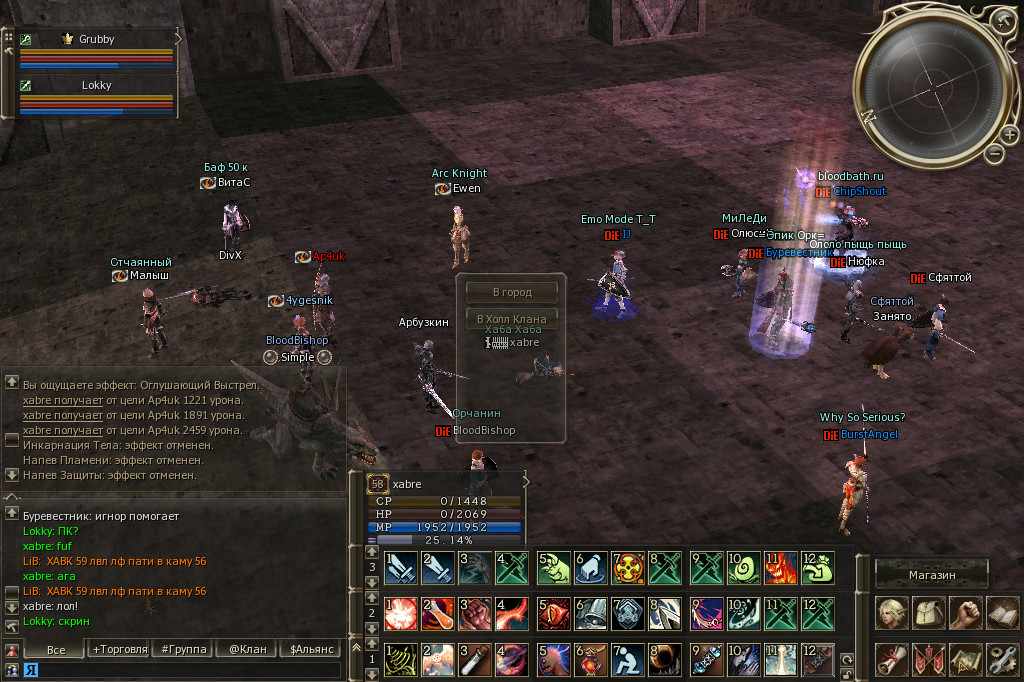Open the folded world map icon
This screenshot has width=1024, height=682.
tap(965, 658)
